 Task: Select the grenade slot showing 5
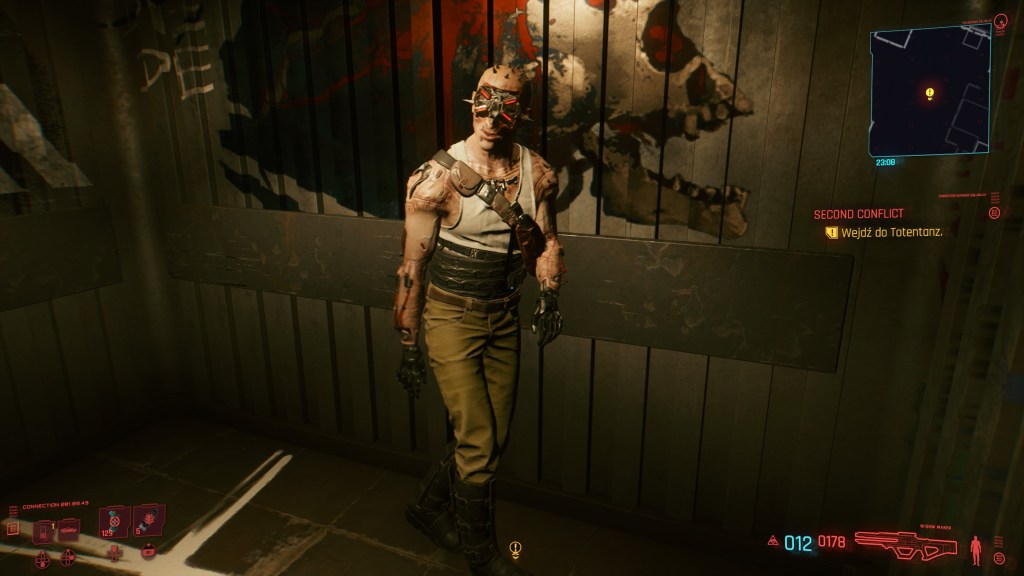[148, 521]
